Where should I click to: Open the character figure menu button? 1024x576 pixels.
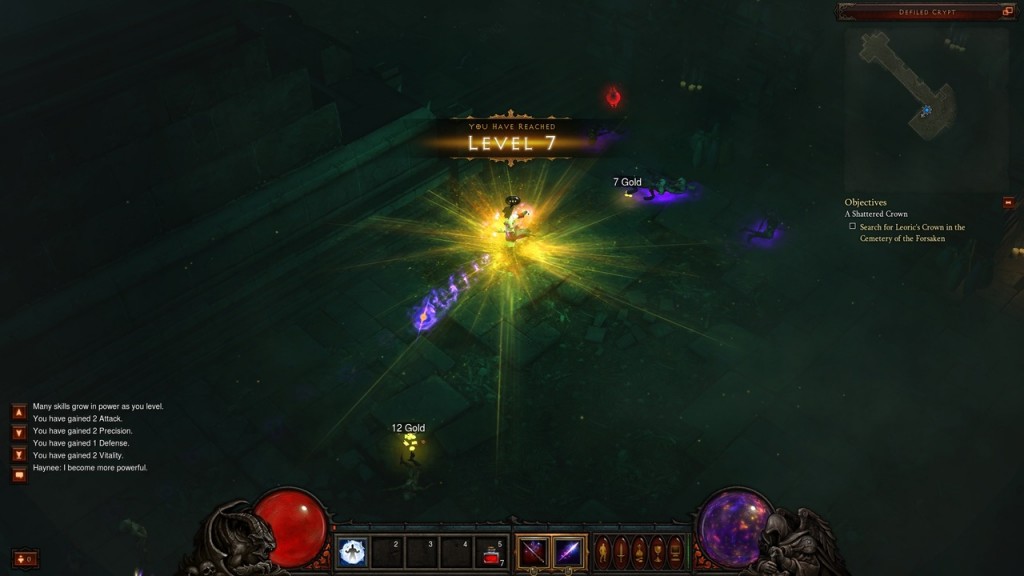pyautogui.click(x=602, y=552)
